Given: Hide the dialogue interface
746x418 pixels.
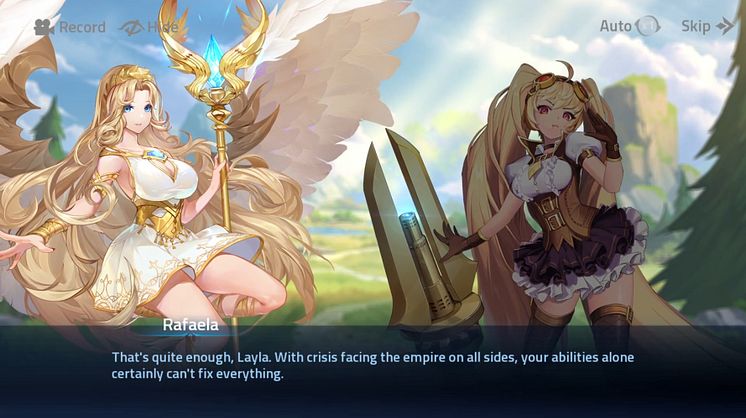Looking at the screenshot, I should (148, 27).
